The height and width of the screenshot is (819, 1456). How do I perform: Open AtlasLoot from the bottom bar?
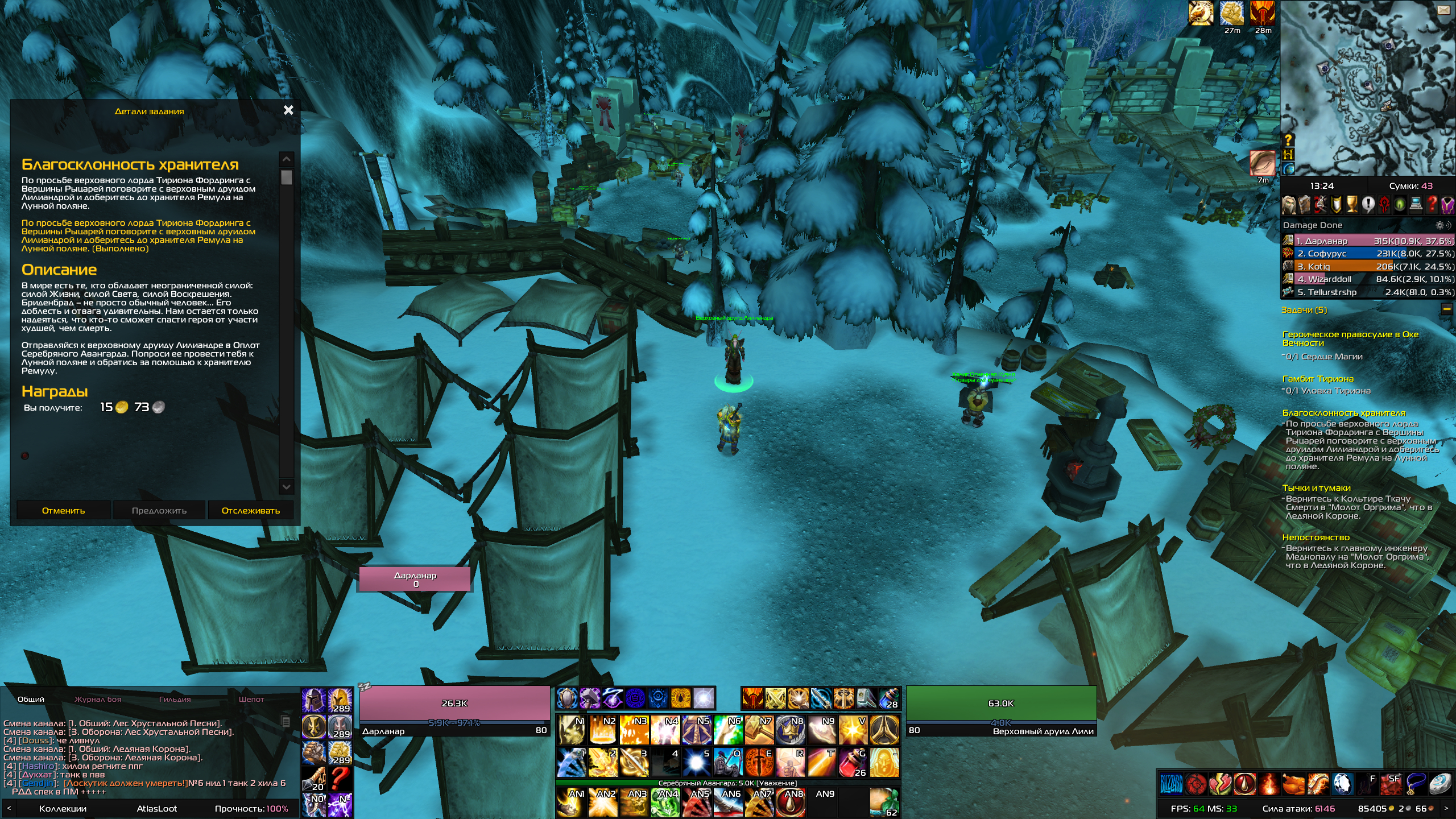(x=156, y=808)
